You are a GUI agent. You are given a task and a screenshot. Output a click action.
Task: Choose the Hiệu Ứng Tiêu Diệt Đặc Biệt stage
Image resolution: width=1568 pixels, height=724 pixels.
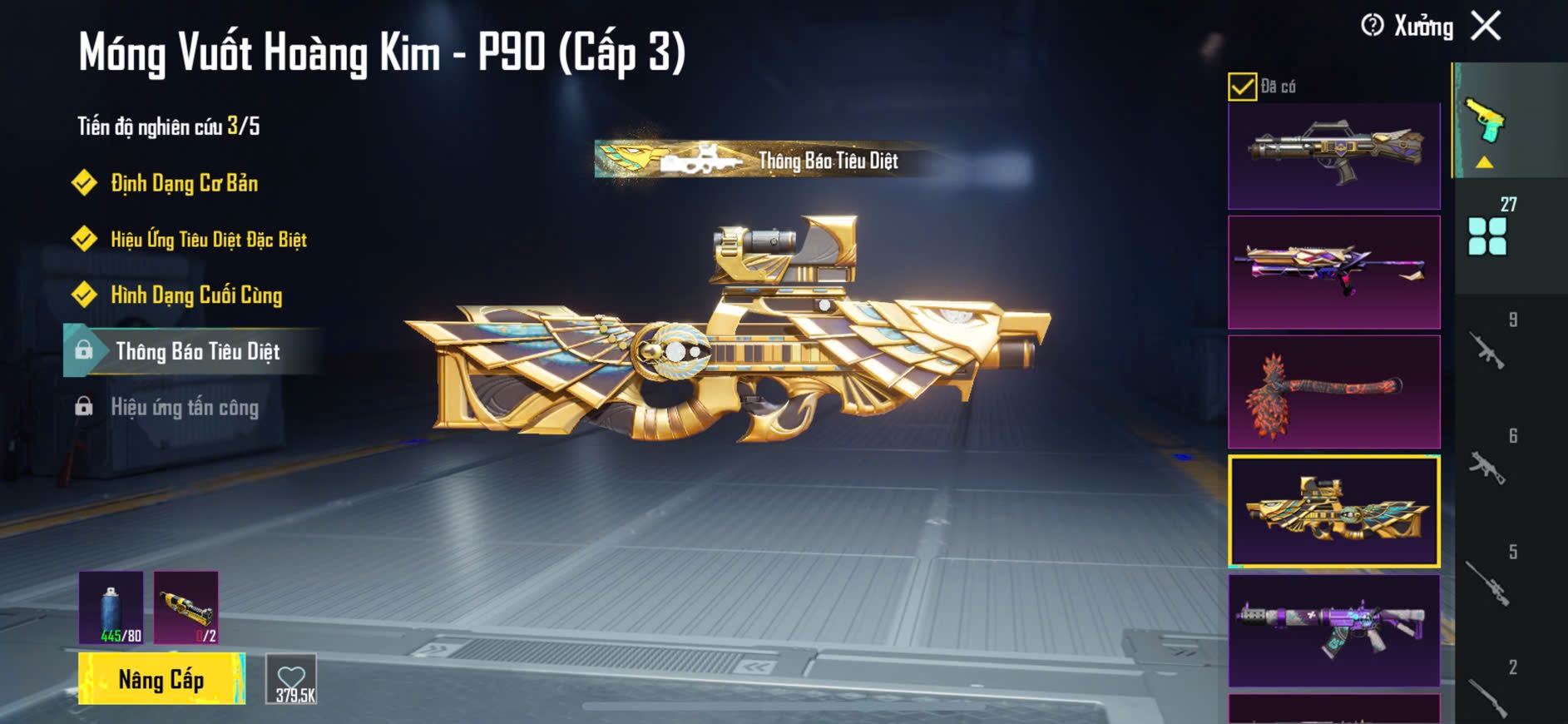pos(208,240)
